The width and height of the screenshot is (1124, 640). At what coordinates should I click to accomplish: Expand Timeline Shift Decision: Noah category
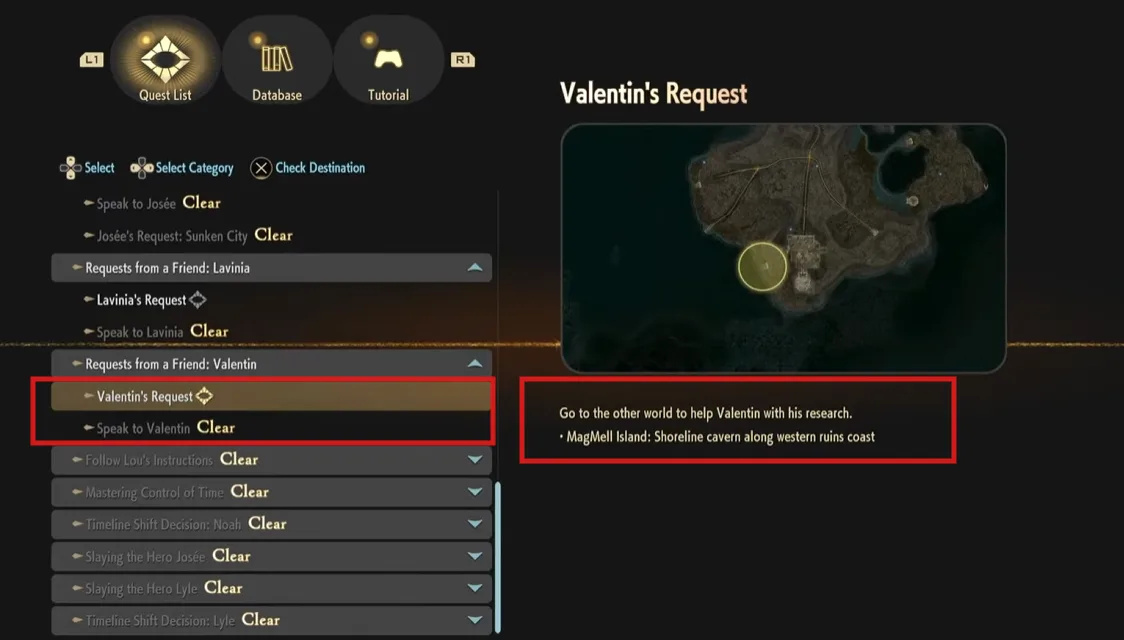[475, 524]
